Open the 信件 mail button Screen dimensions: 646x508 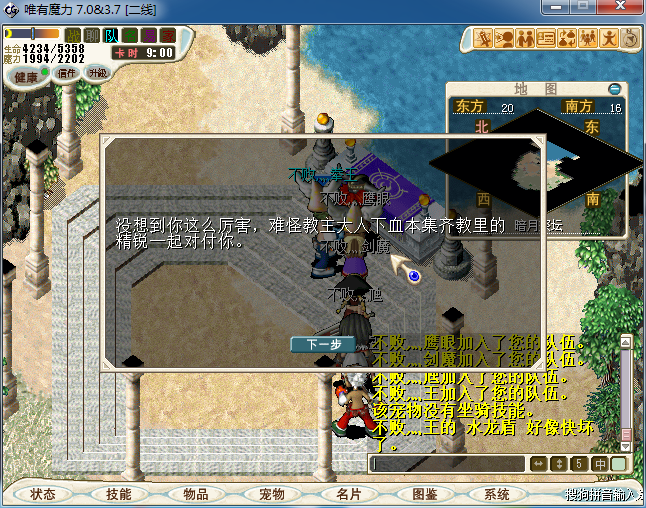pyautogui.click(x=68, y=72)
